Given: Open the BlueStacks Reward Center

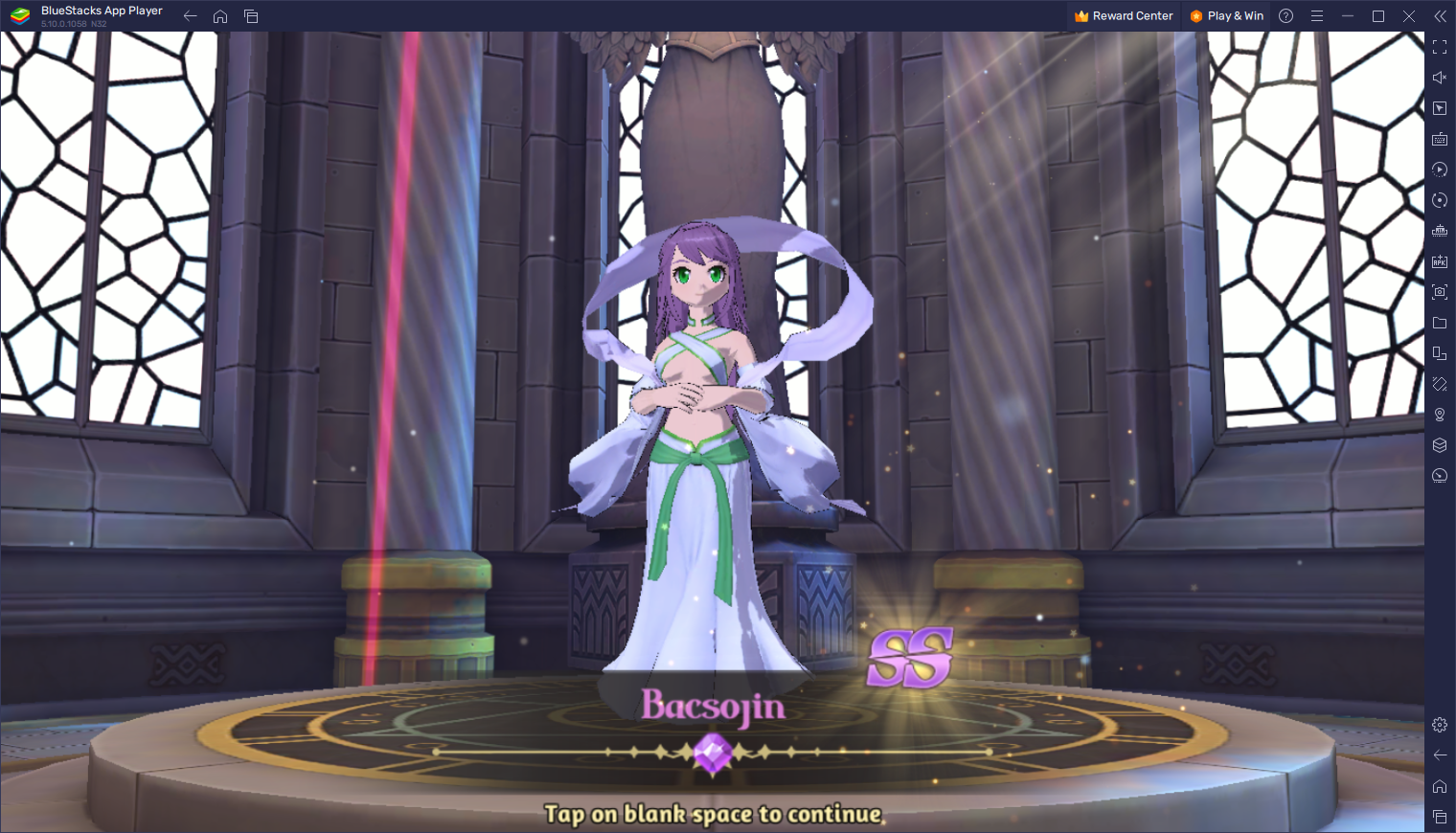Looking at the screenshot, I should click(1124, 16).
